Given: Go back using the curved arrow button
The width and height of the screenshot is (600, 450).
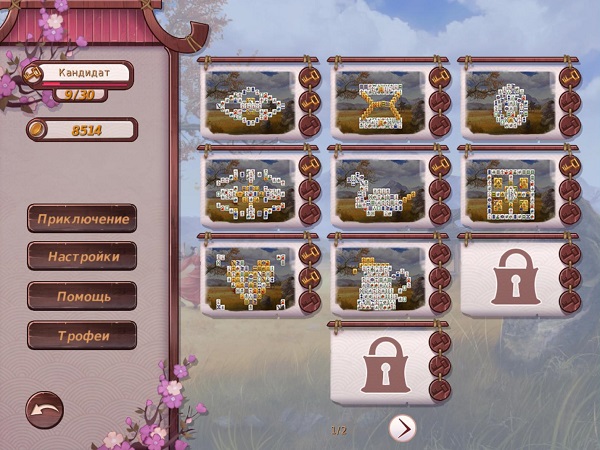Looking at the screenshot, I should pos(44,409).
